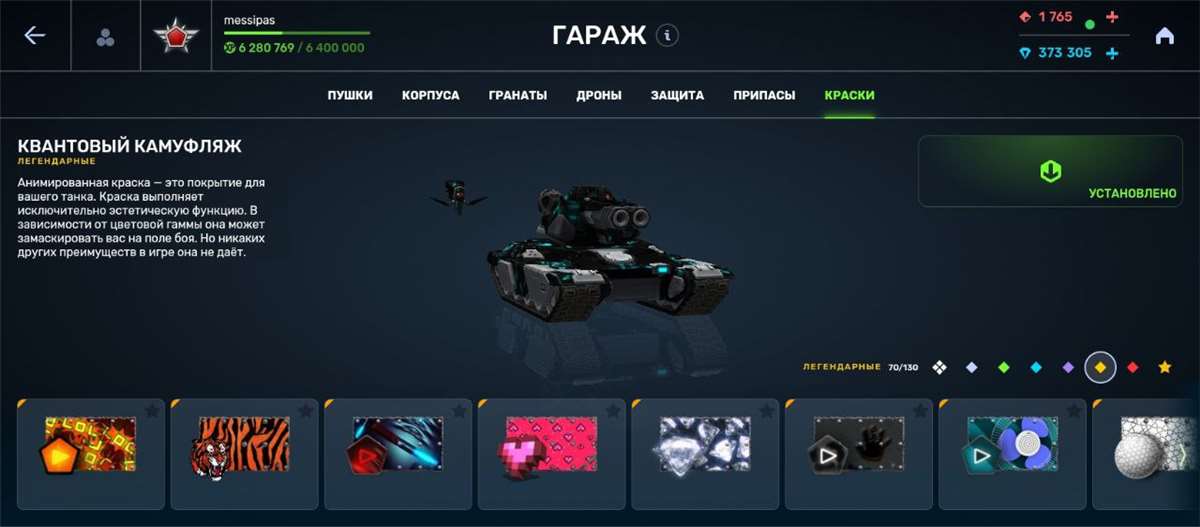Buy more blue diamonds with plus
The image size is (1200, 527).
(x=1112, y=53)
